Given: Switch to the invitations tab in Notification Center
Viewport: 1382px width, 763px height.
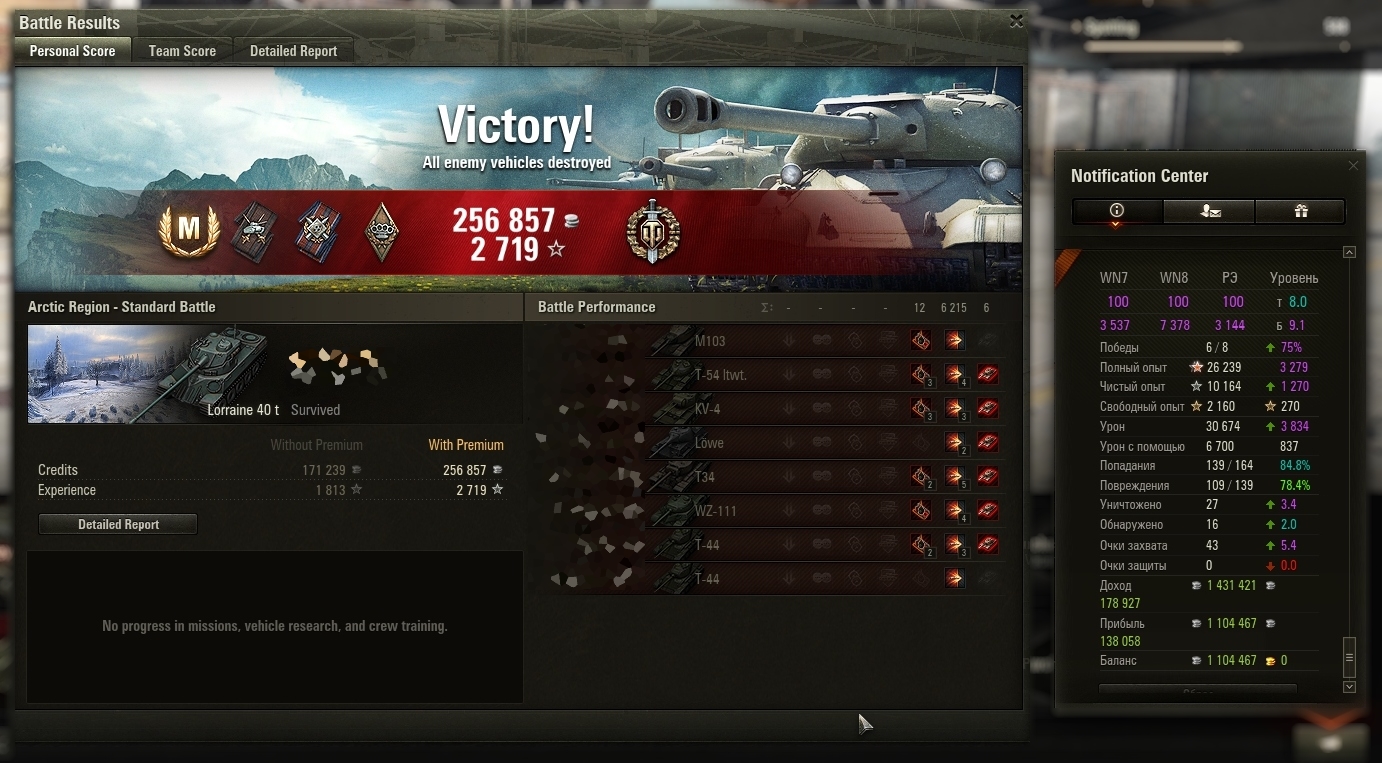Looking at the screenshot, I should 1209,211.
